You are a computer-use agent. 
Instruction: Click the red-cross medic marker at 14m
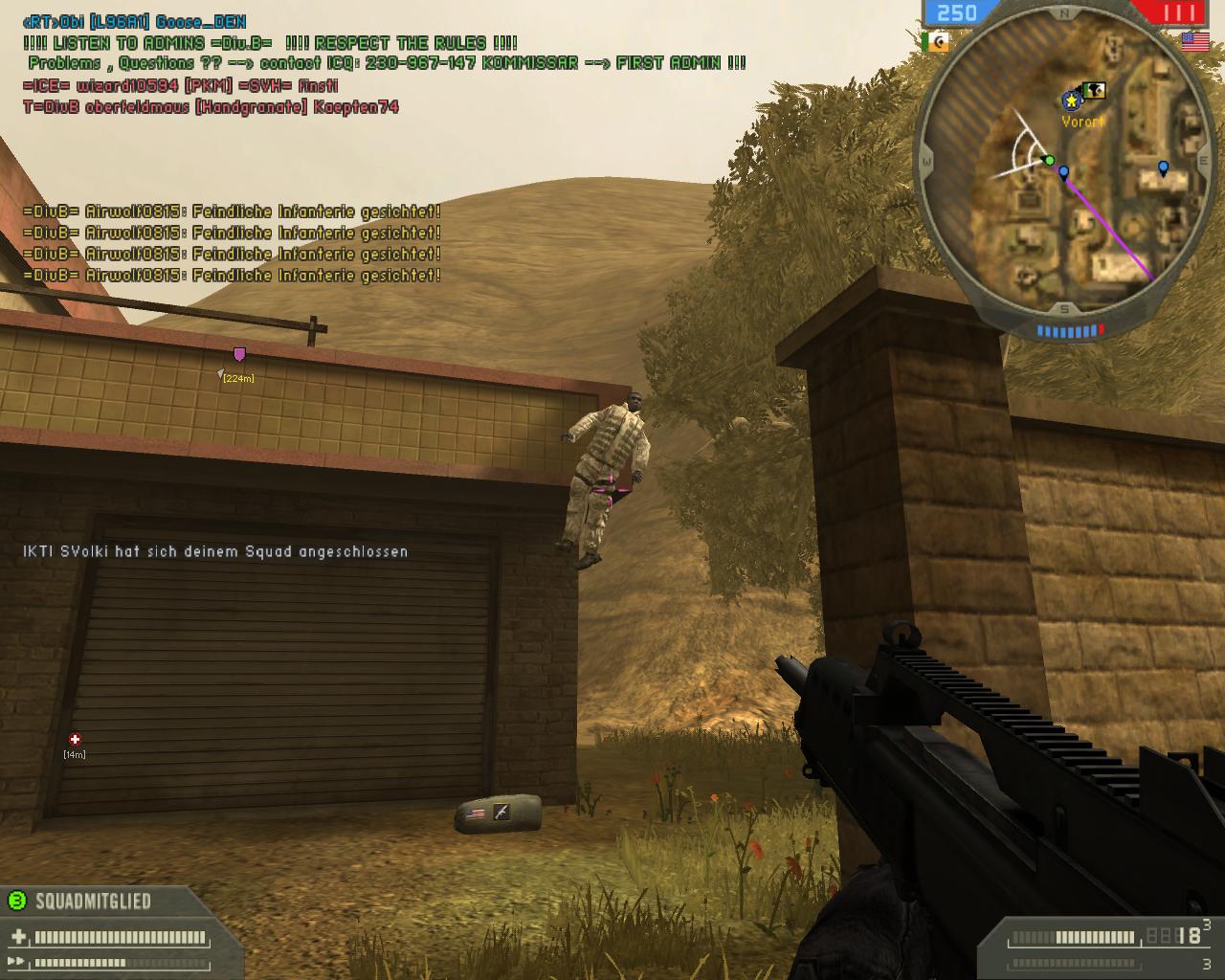(x=75, y=739)
